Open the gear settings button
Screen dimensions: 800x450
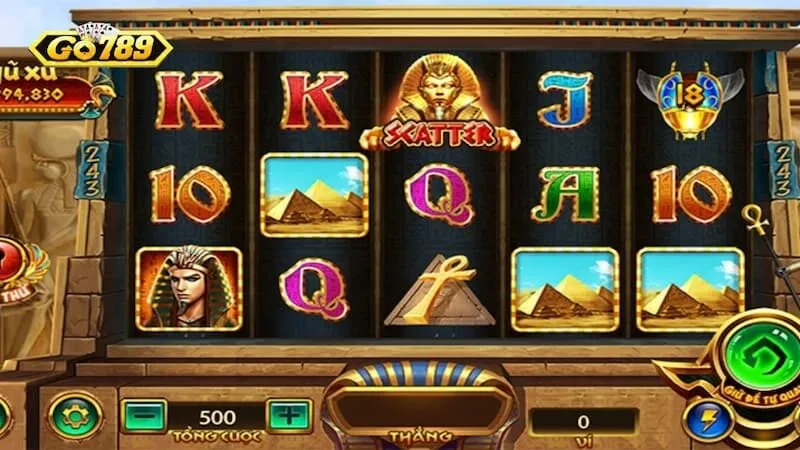coord(76,416)
